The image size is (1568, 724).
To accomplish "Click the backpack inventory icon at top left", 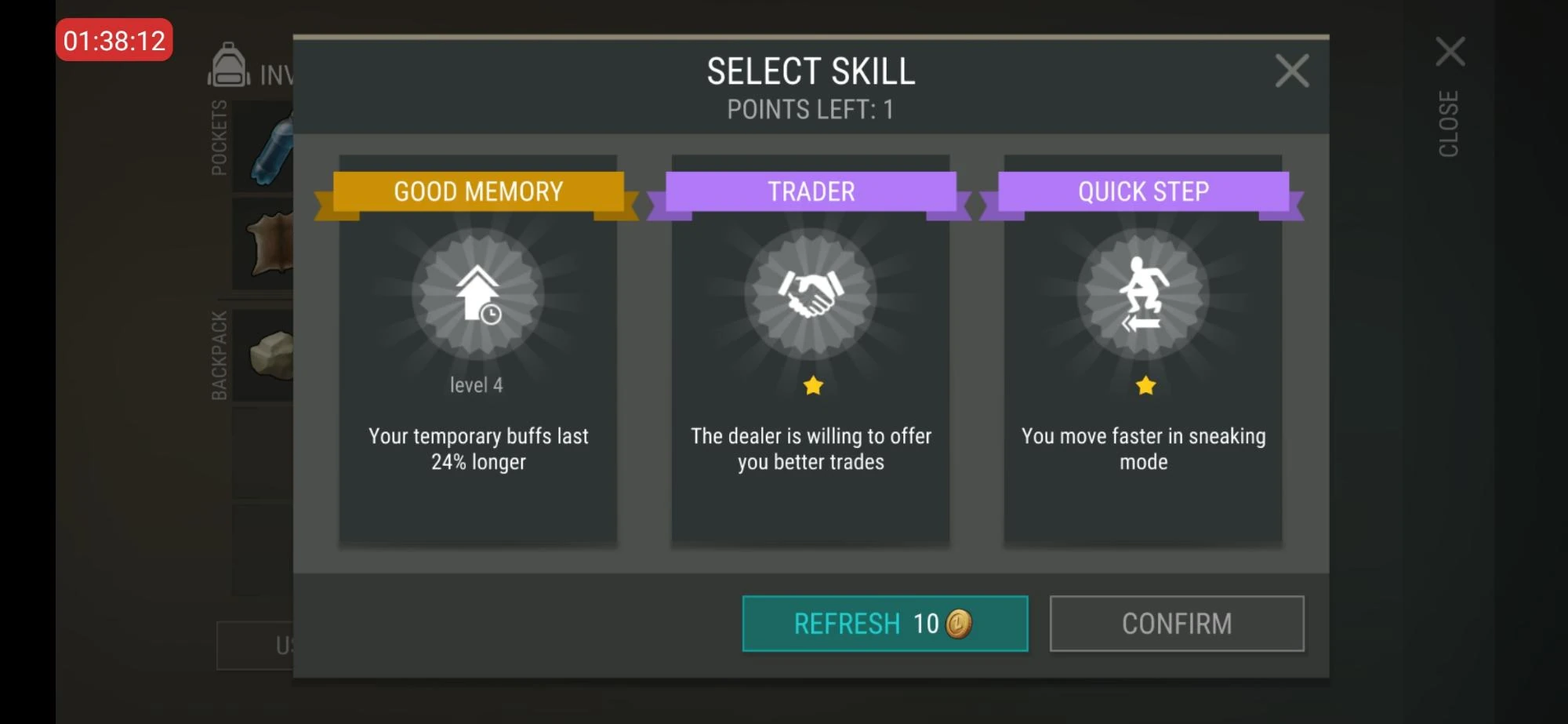I will tap(227, 69).
